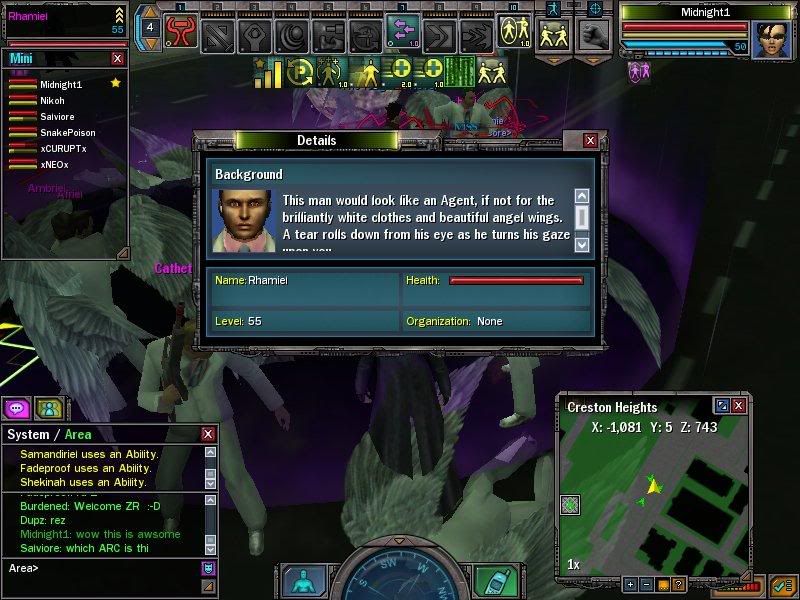Viewport: 800px width, 600px height.
Task: Open the checklist icon in bottom corner
Action: click(781, 585)
